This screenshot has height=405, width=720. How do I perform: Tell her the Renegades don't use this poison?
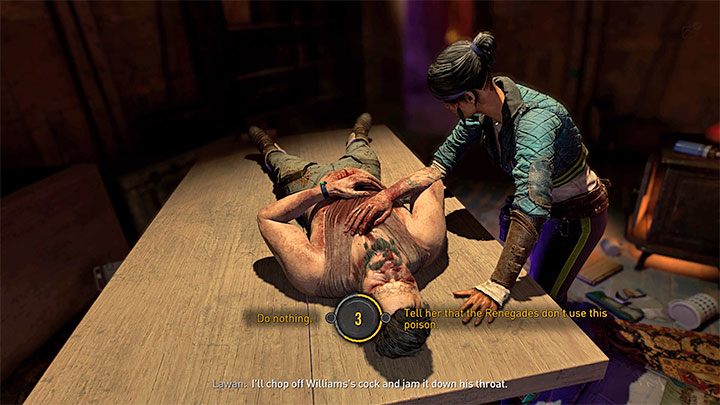pyautogui.click(x=476, y=319)
